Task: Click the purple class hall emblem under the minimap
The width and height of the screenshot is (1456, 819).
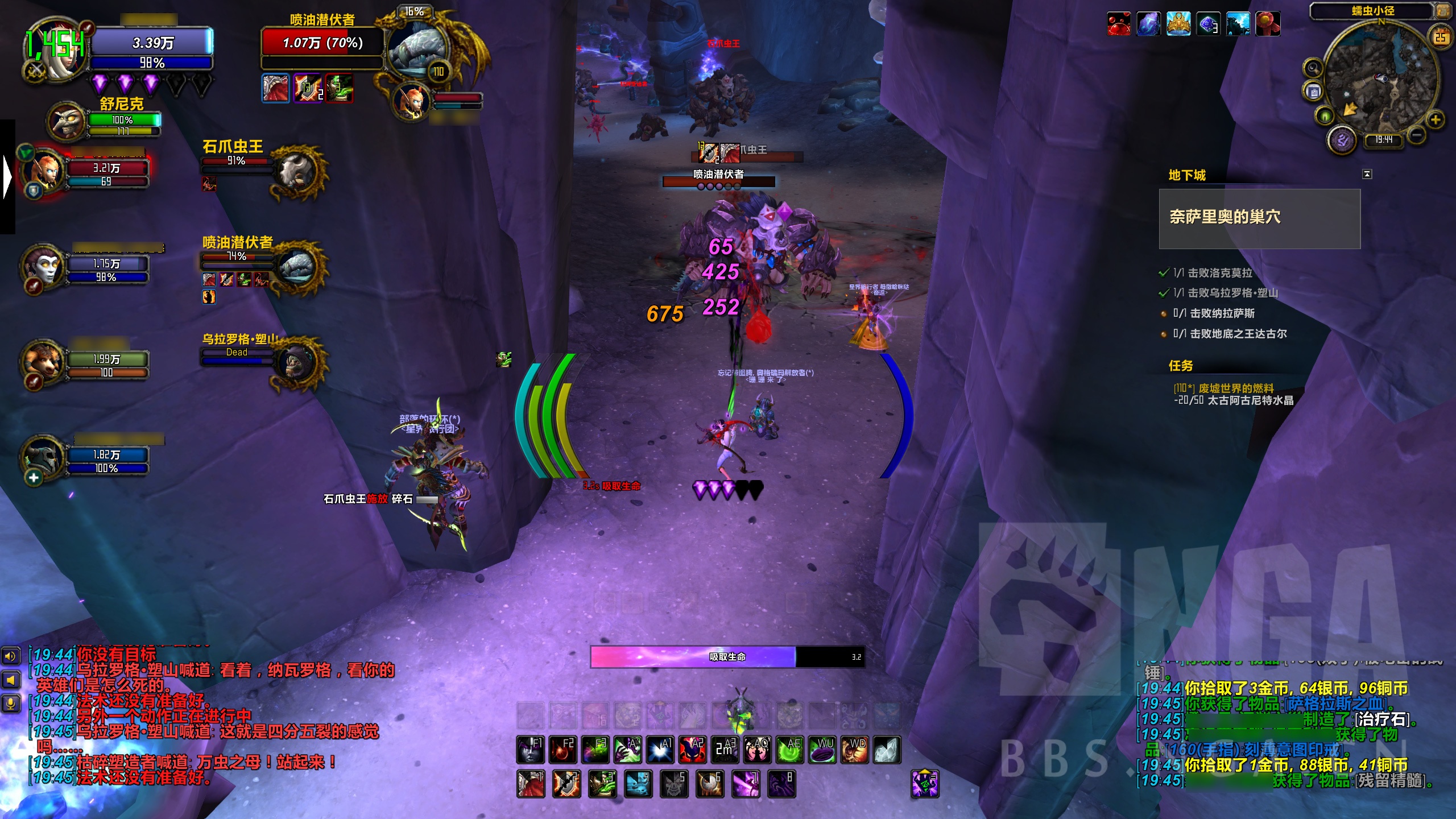Action: click(1341, 140)
